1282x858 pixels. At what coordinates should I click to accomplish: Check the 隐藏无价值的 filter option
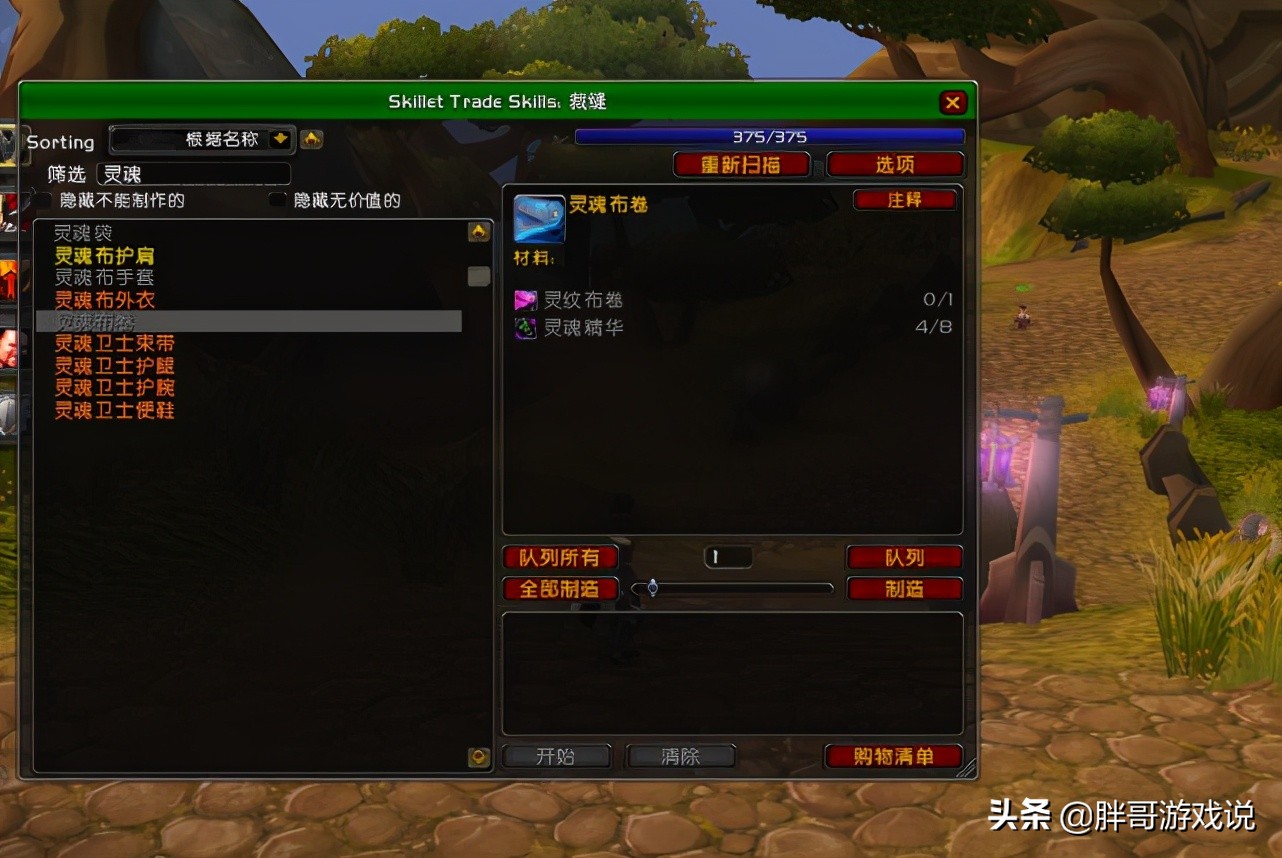pyautogui.click(x=276, y=200)
